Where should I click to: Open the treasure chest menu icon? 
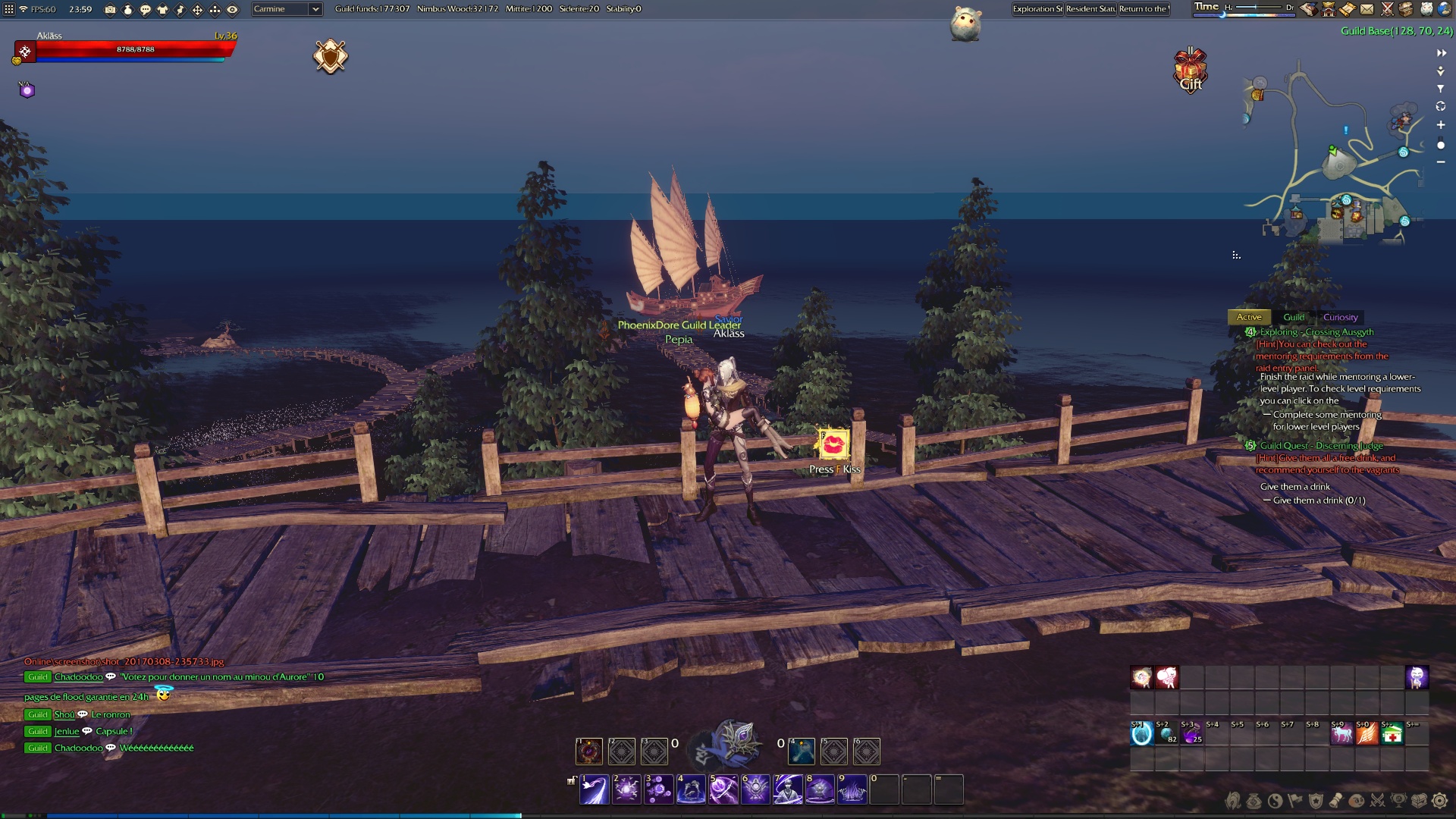click(1419, 801)
